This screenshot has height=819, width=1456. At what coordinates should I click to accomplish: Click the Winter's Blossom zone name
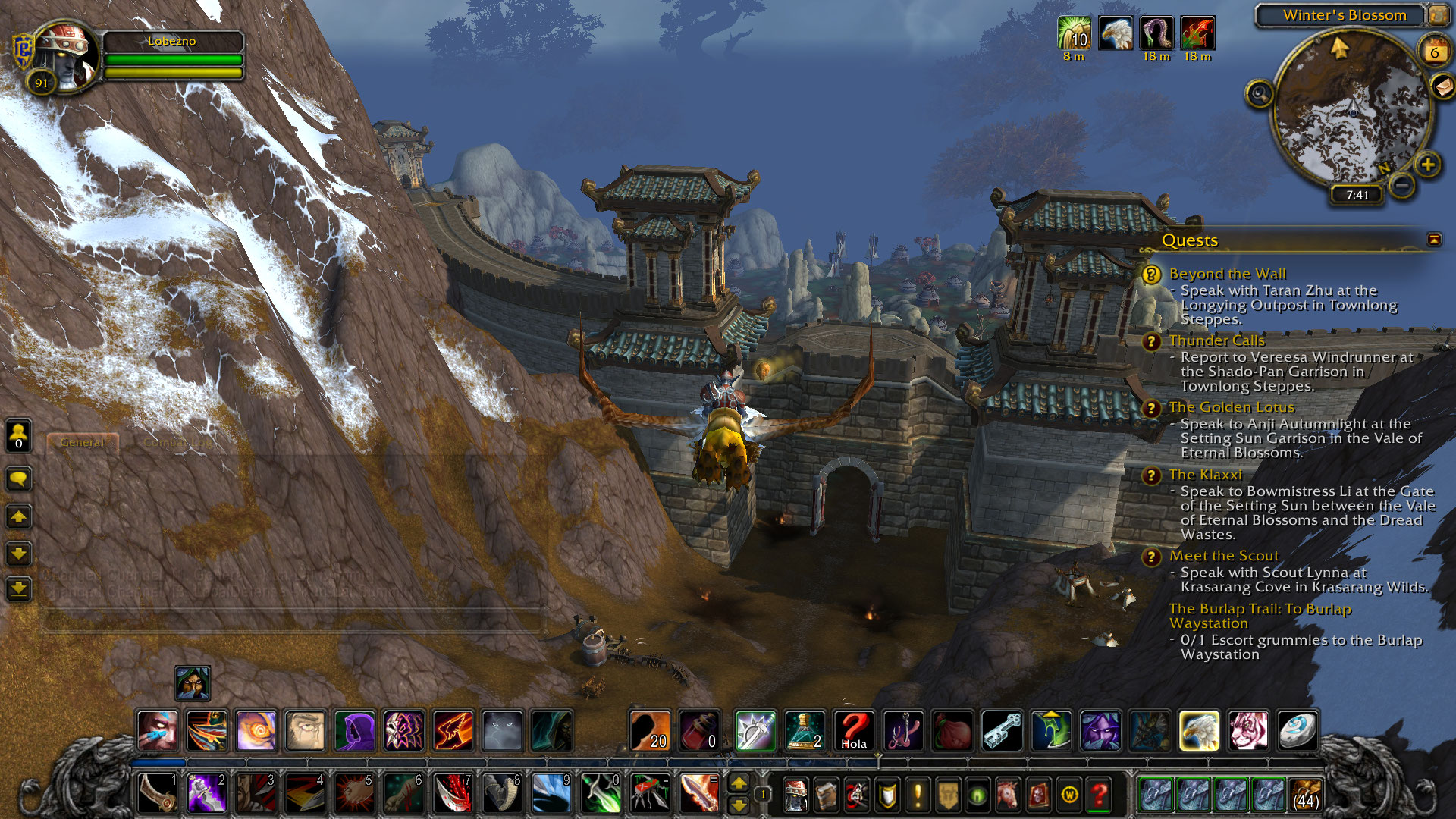[1344, 15]
